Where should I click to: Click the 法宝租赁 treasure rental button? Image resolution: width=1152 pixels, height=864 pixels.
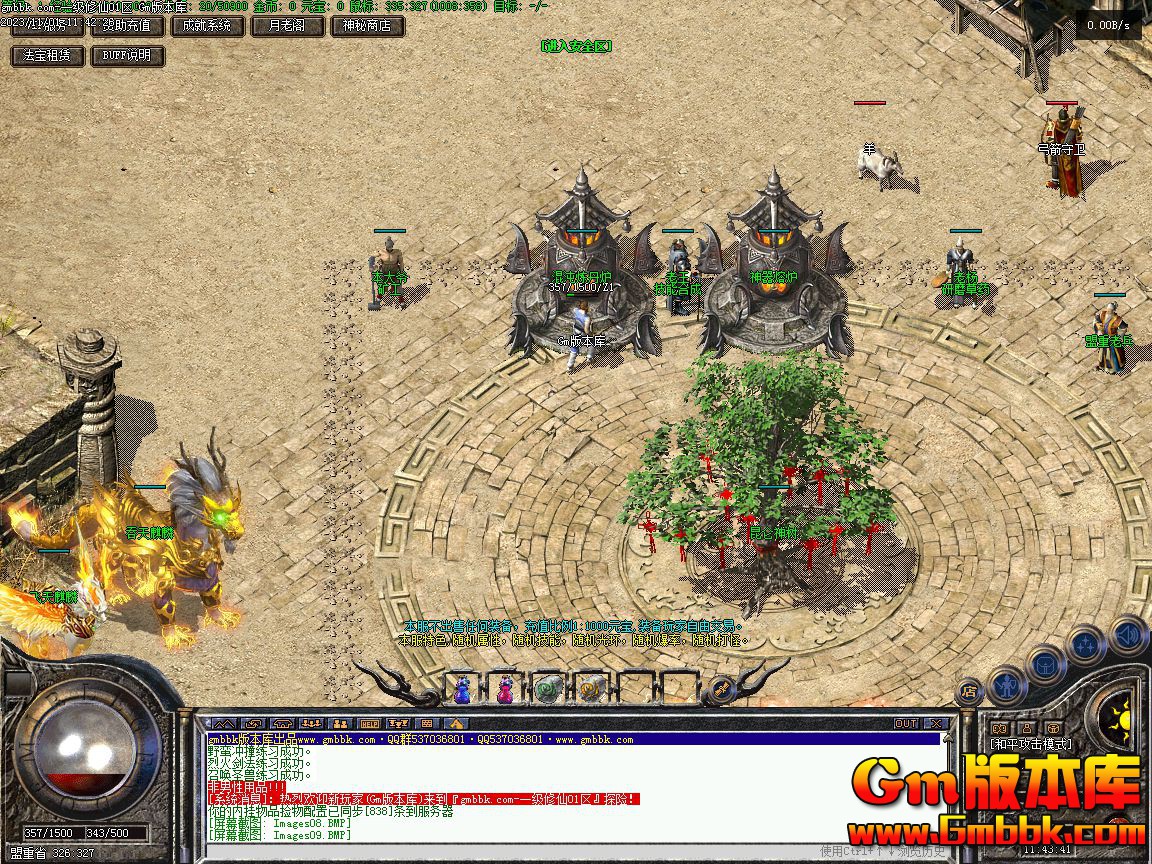point(47,56)
